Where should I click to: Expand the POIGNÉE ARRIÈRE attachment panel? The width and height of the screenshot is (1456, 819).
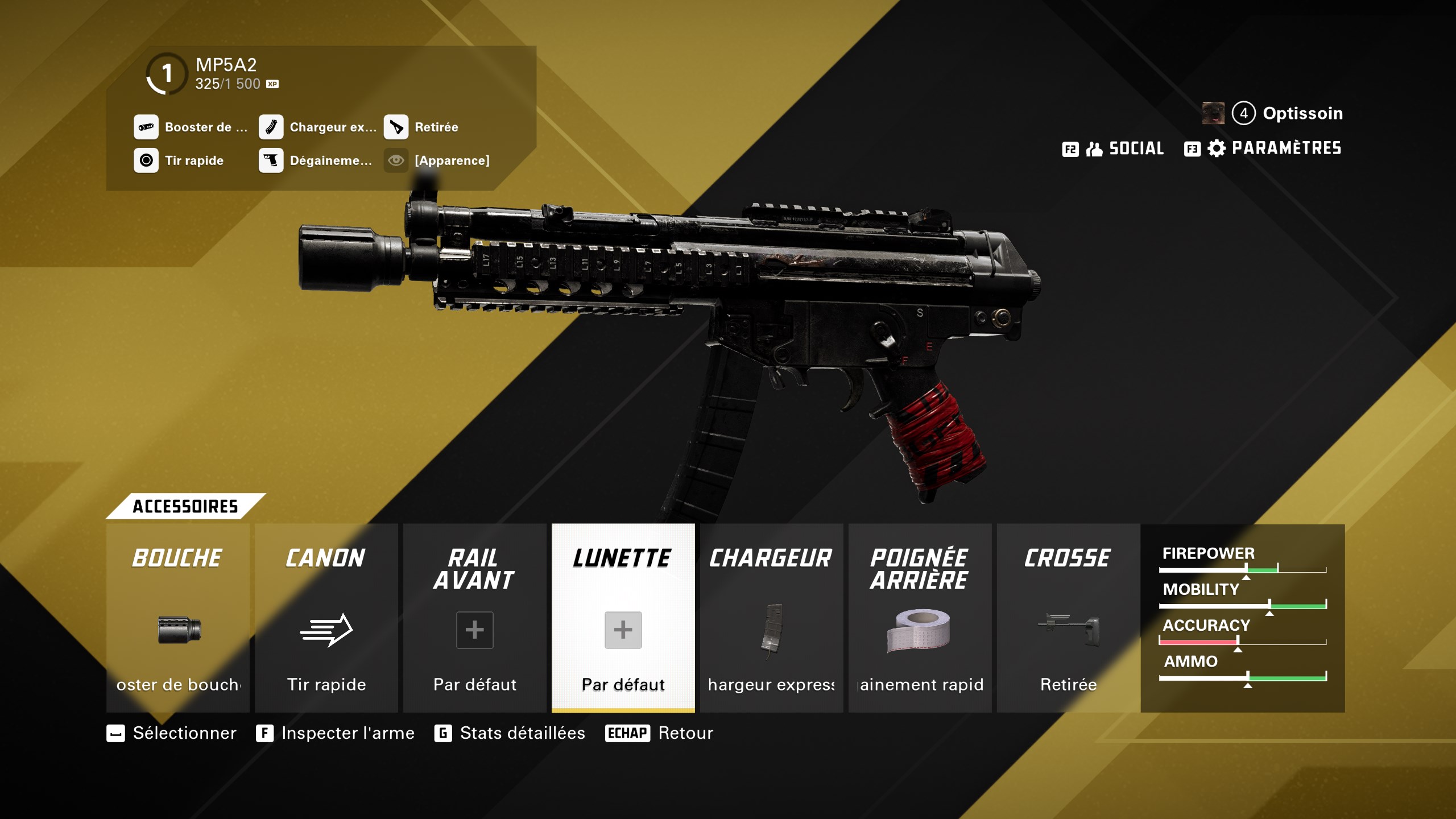(x=919, y=569)
